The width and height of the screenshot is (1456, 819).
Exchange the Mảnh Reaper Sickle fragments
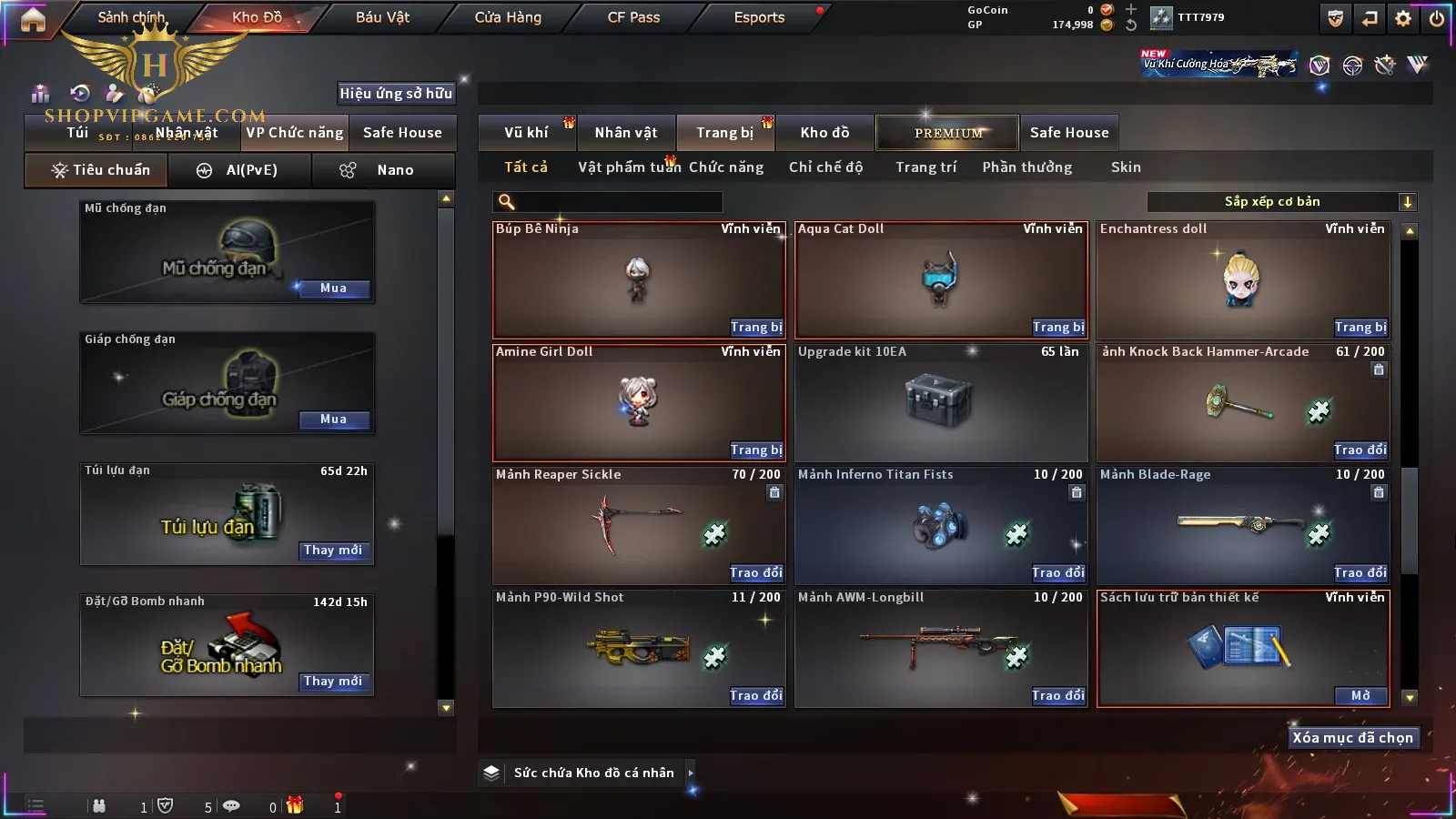click(x=755, y=573)
